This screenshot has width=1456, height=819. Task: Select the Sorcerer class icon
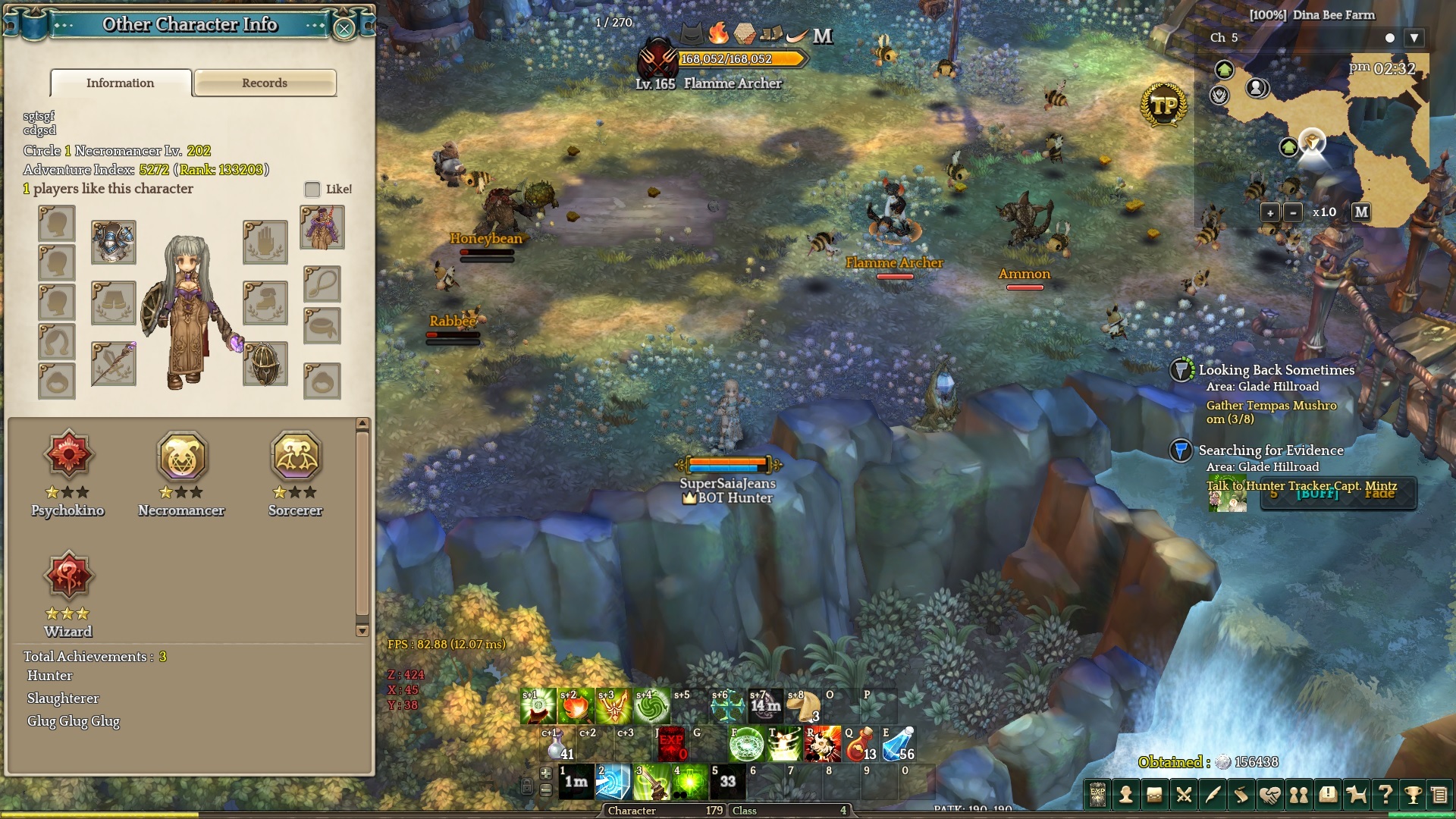click(296, 457)
